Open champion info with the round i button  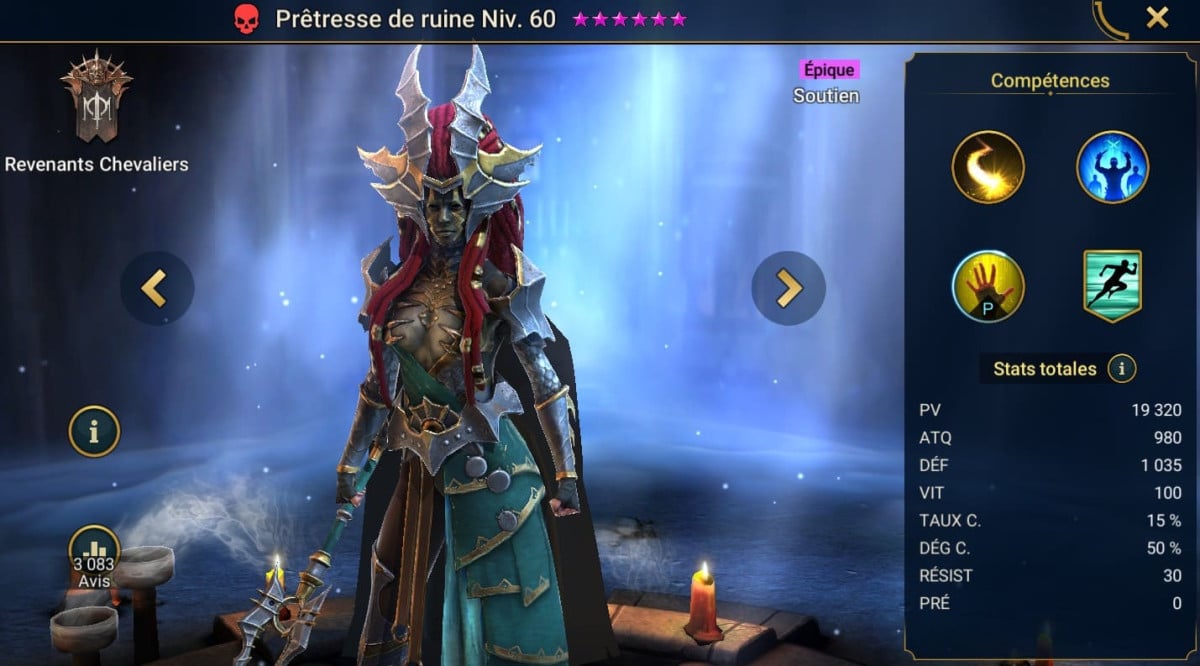click(x=94, y=432)
